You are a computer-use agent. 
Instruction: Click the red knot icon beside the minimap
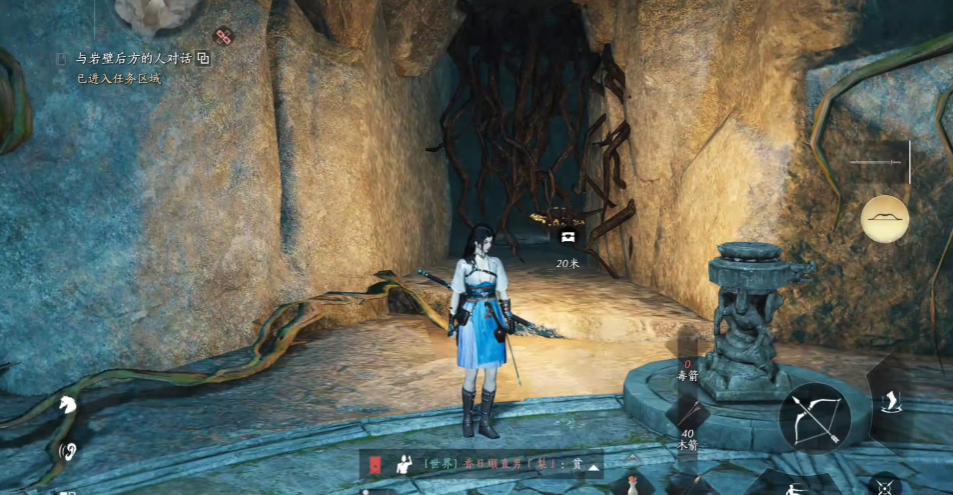click(223, 37)
